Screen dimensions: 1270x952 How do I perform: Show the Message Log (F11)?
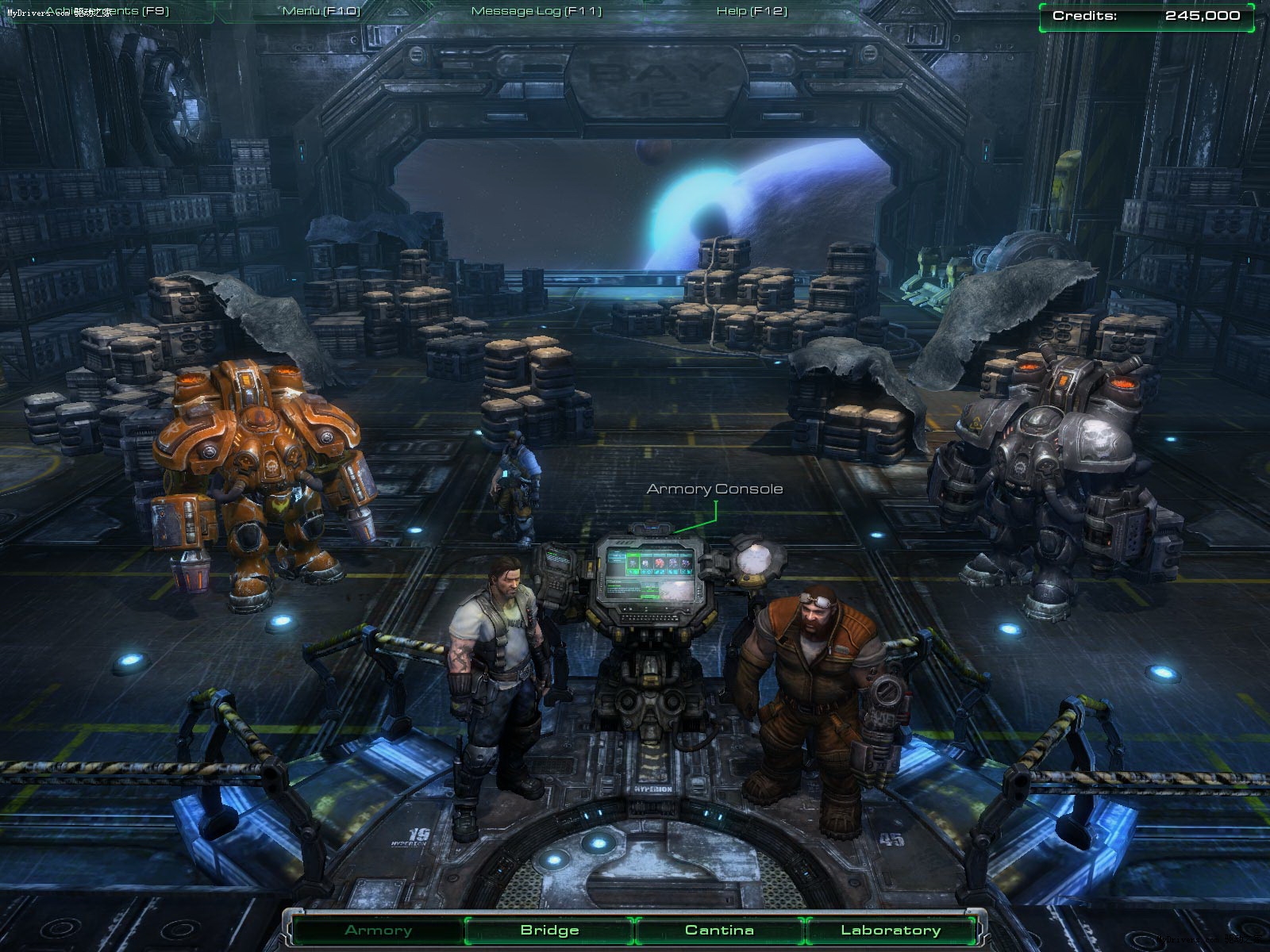[x=537, y=11]
